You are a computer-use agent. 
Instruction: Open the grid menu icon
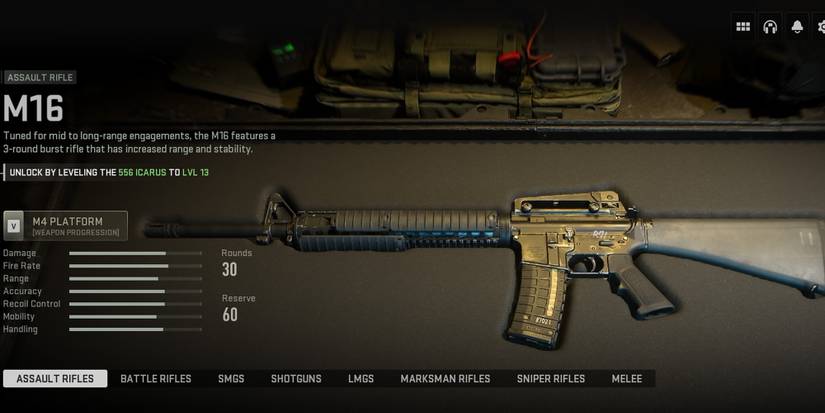click(x=743, y=27)
